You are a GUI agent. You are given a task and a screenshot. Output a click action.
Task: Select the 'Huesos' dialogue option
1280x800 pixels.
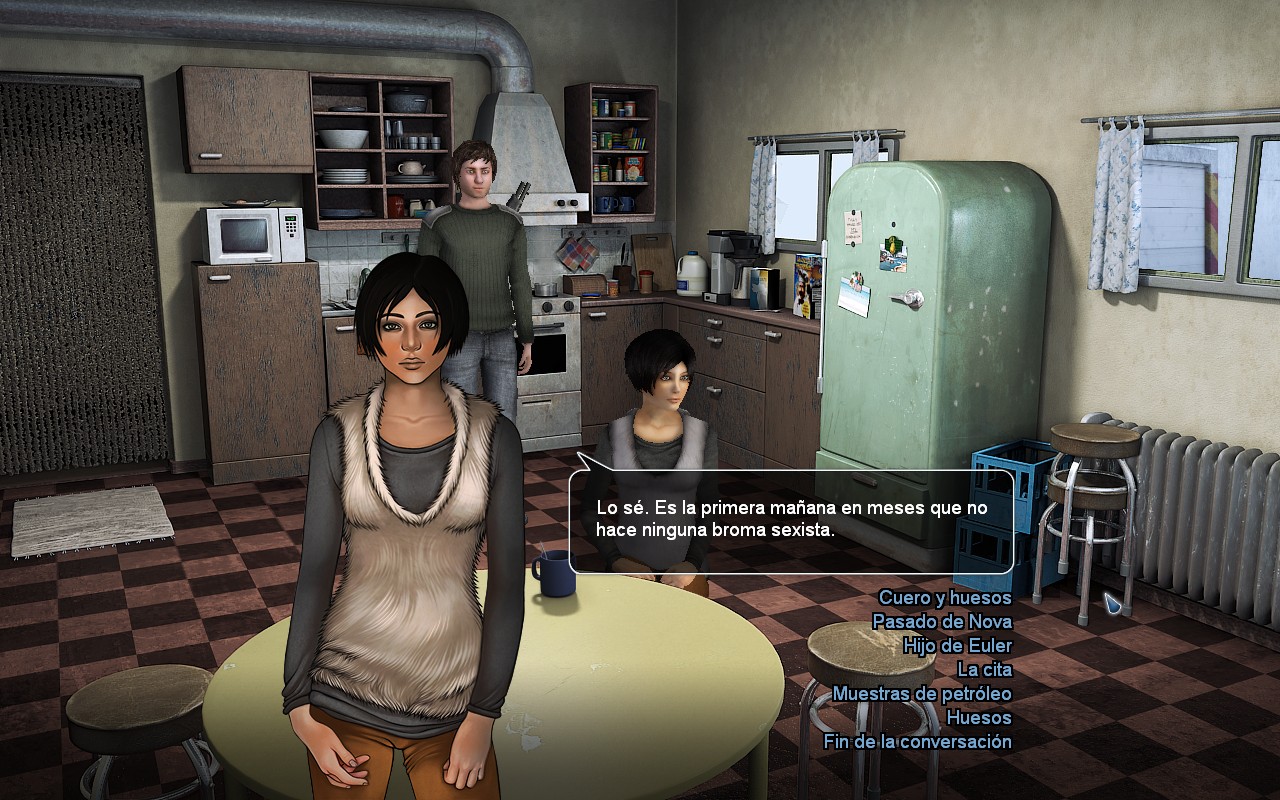pos(979,718)
